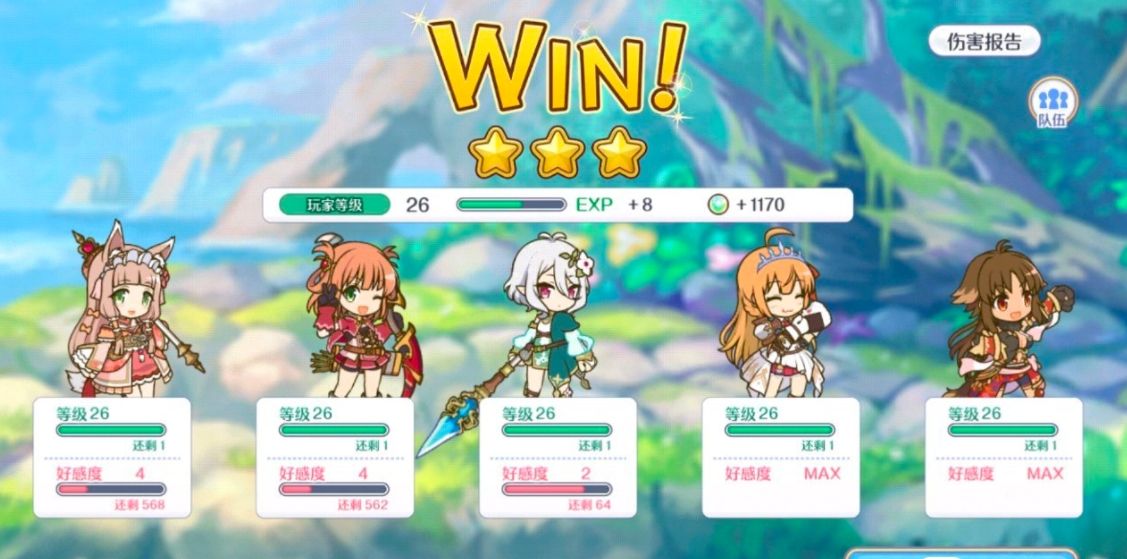The height and width of the screenshot is (559, 1127).
Task: Open the 伤害报告 damage report
Action: pos(984,42)
